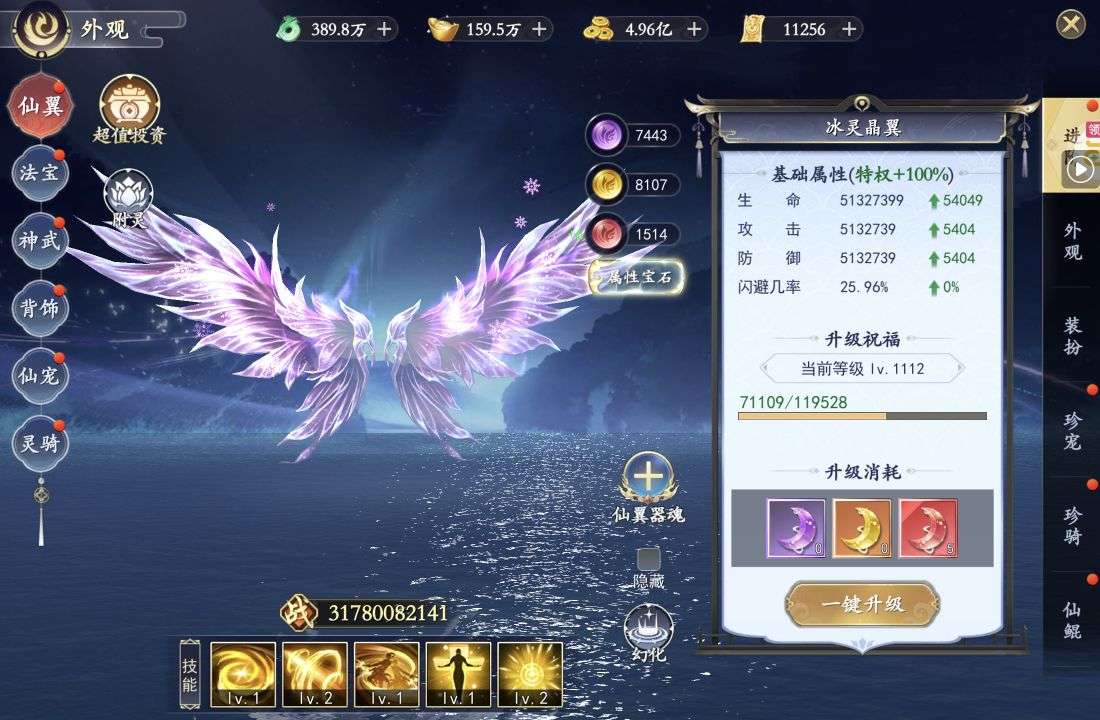1100x720 pixels.
Task: Close the 外观 appearance screen
Action: [x=1071, y=24]
